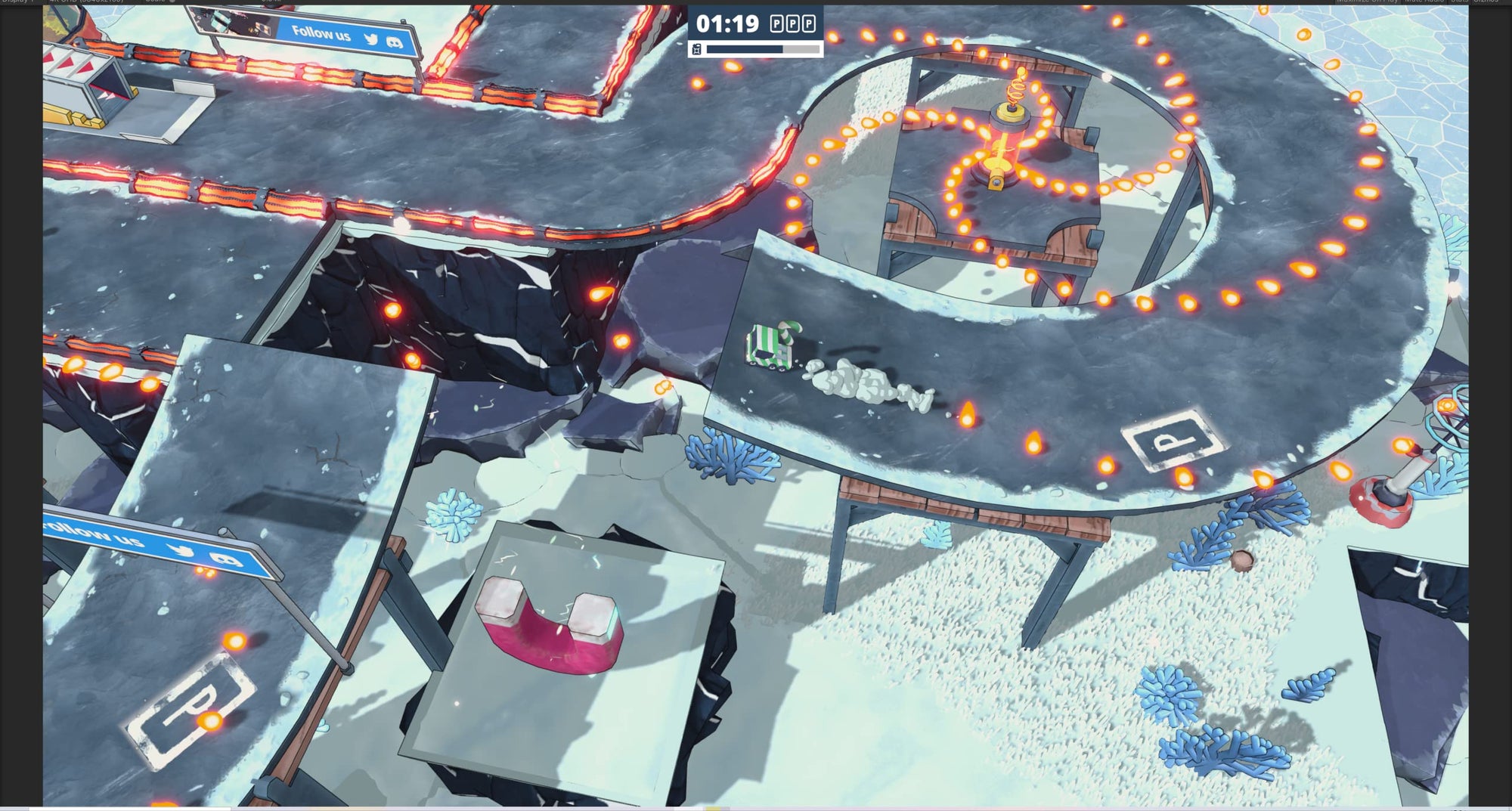1512x811 pixels.
Task: Adjust the Scale slider in the Game view toolbar
Action: (x=172, y=3)
